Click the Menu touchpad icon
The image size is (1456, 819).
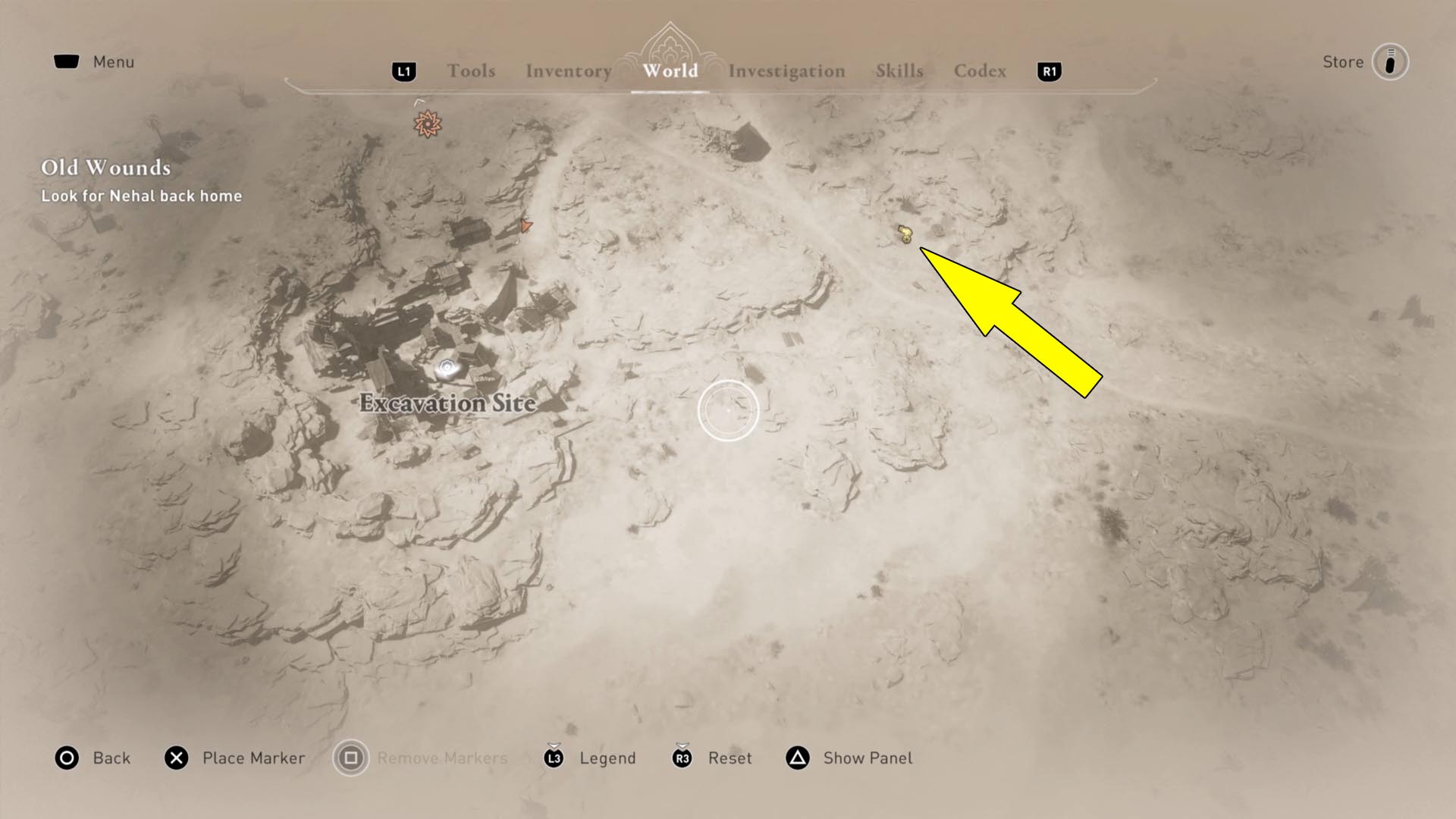65,61
